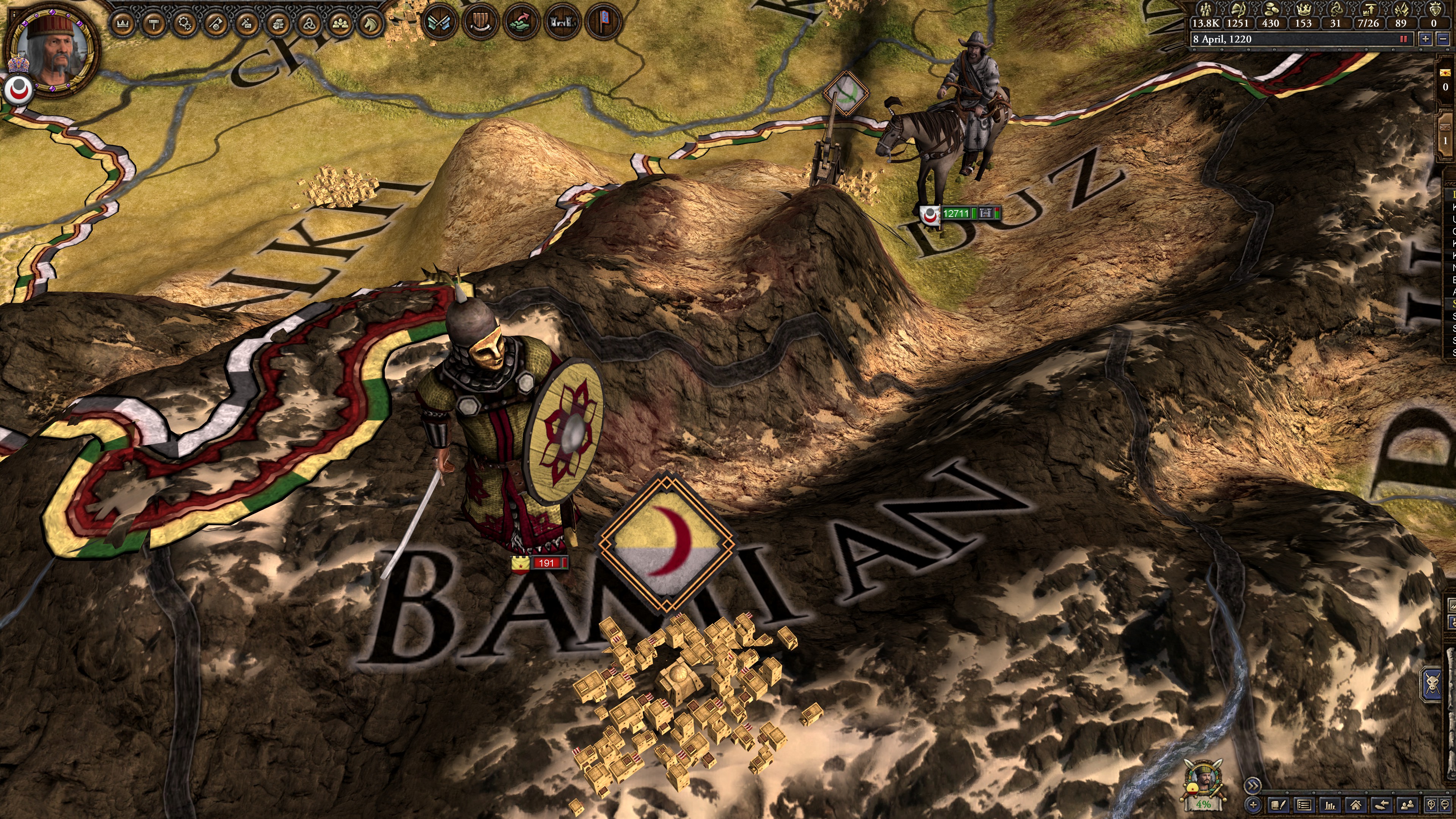Pause the game with the pause button

pyautogui.click(x=1403, y=39)
